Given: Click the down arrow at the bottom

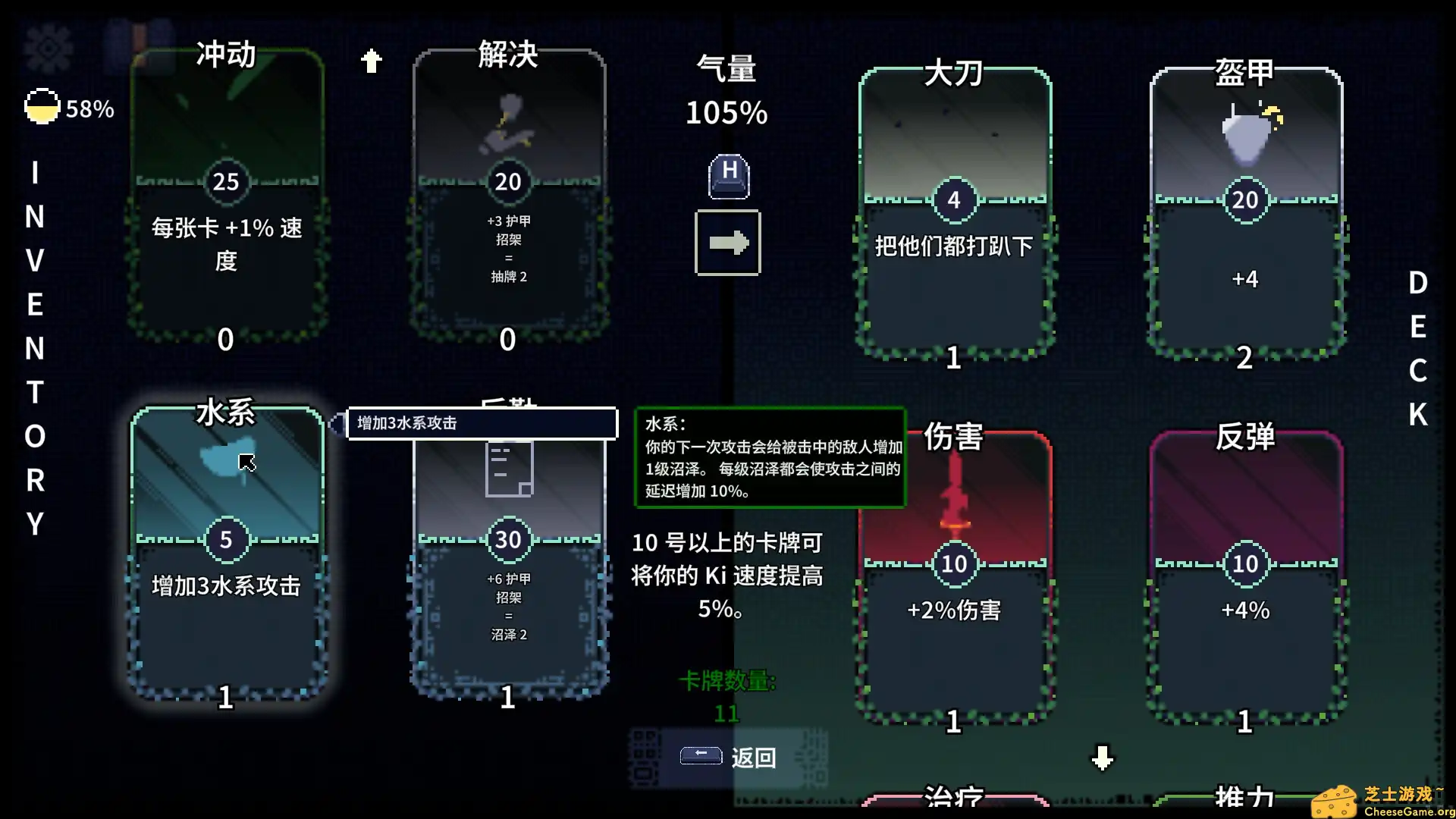Looking at the screenshot, I should coord(1101,756).
